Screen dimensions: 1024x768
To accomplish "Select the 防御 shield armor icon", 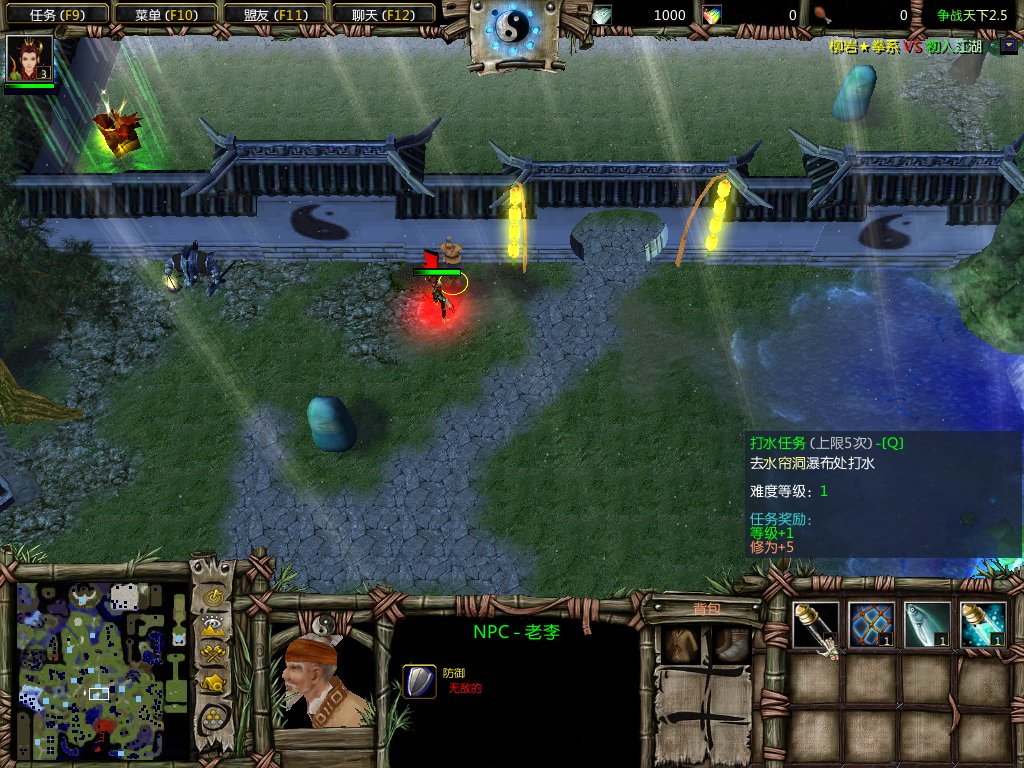I will 419,681.
